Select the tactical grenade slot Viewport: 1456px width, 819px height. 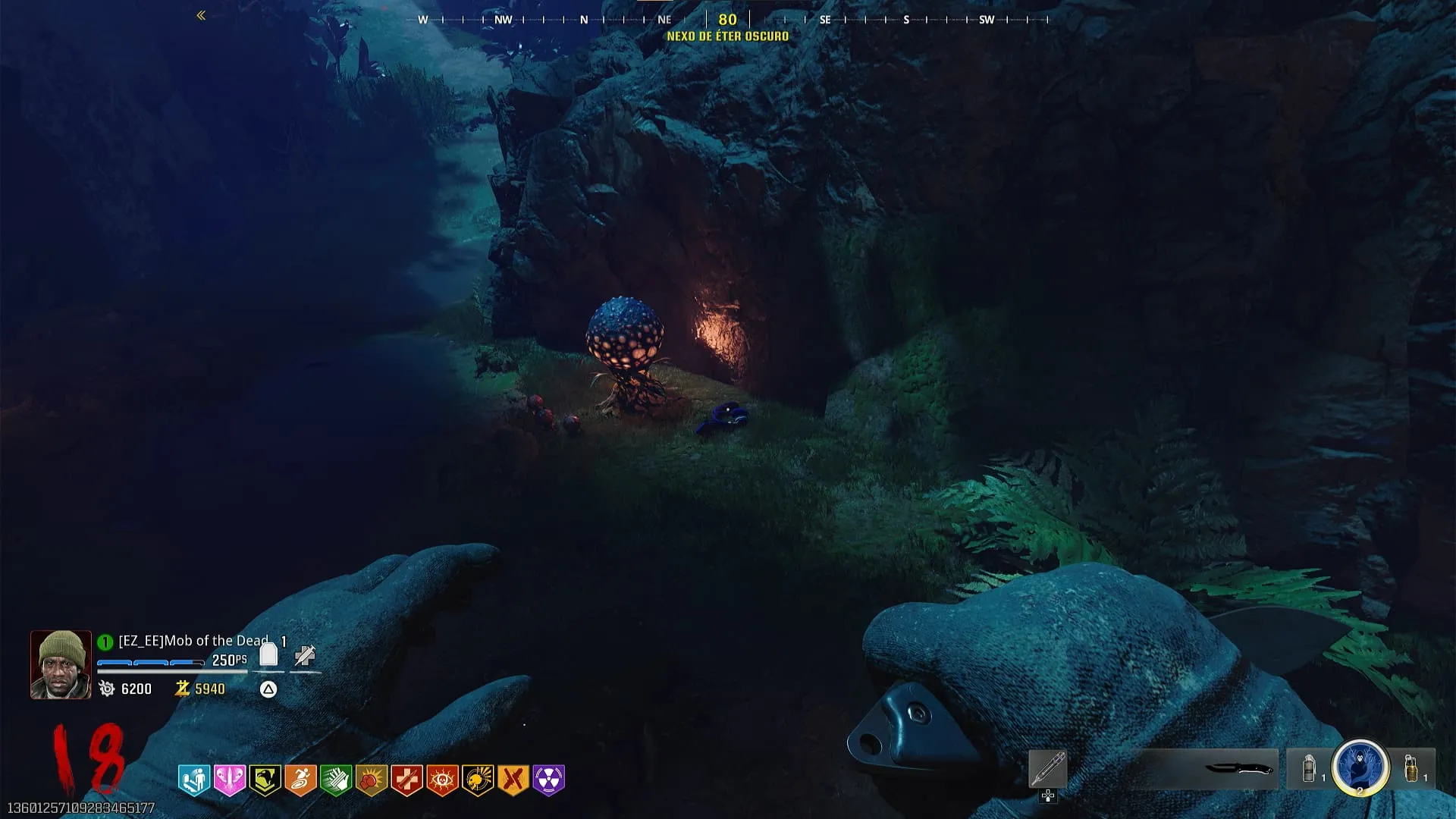click(1309, 769)
